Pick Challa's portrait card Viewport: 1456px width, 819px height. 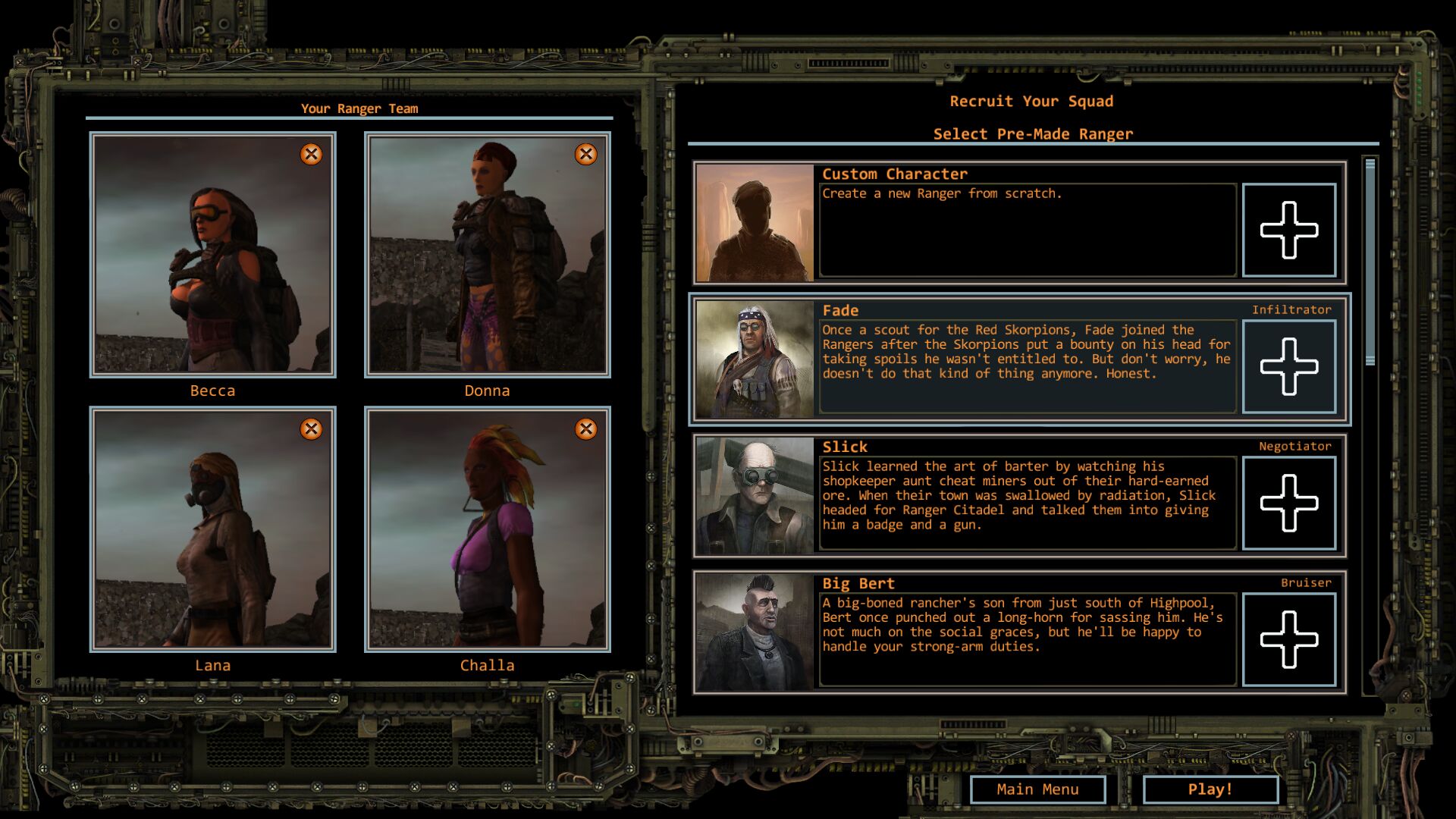487,529
